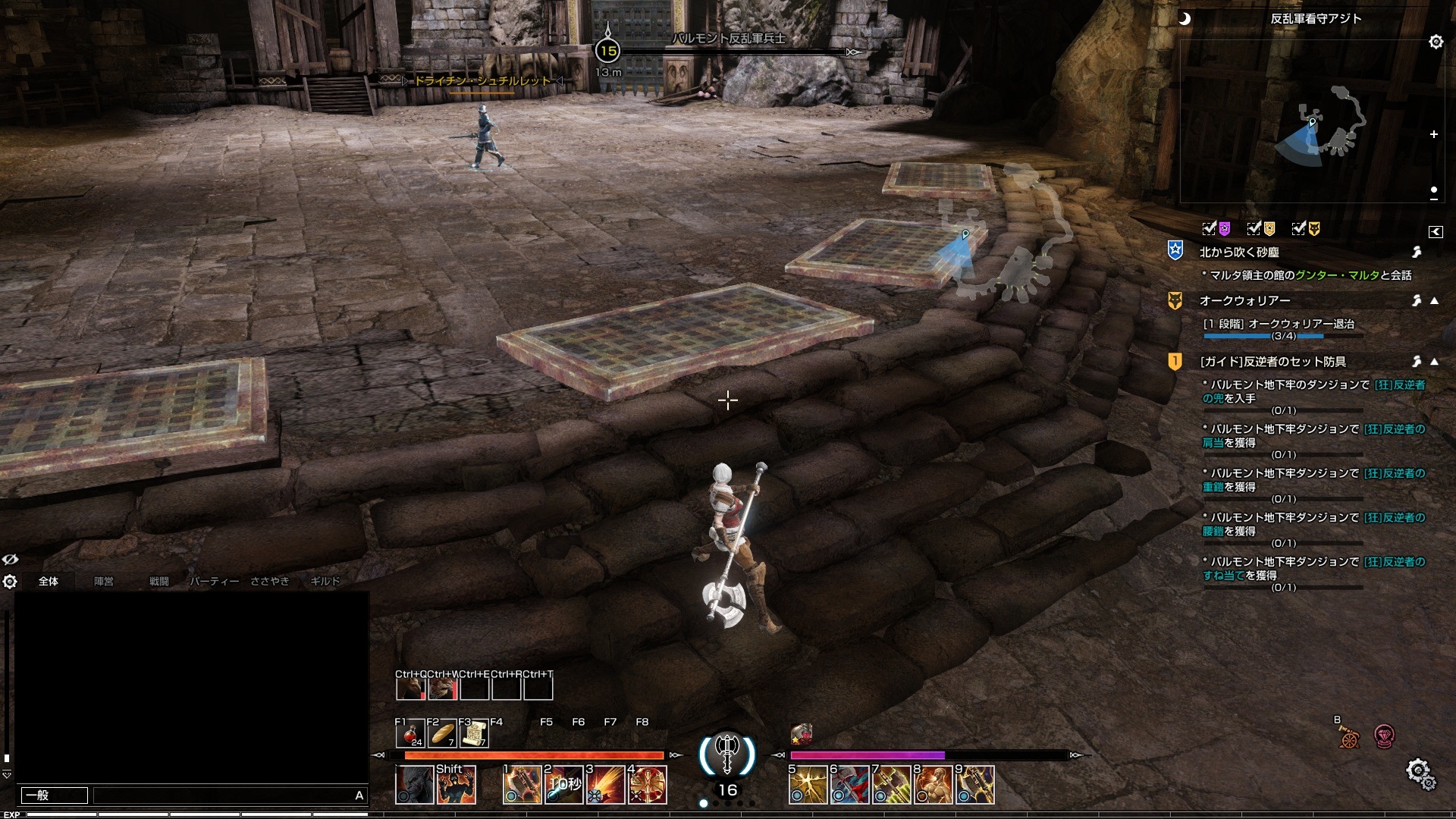The width and height of the screenshot is (1456, 819).
Task: Toggle chat visibility eye icon
Action: pyautogui.click(x=10, y=560)
